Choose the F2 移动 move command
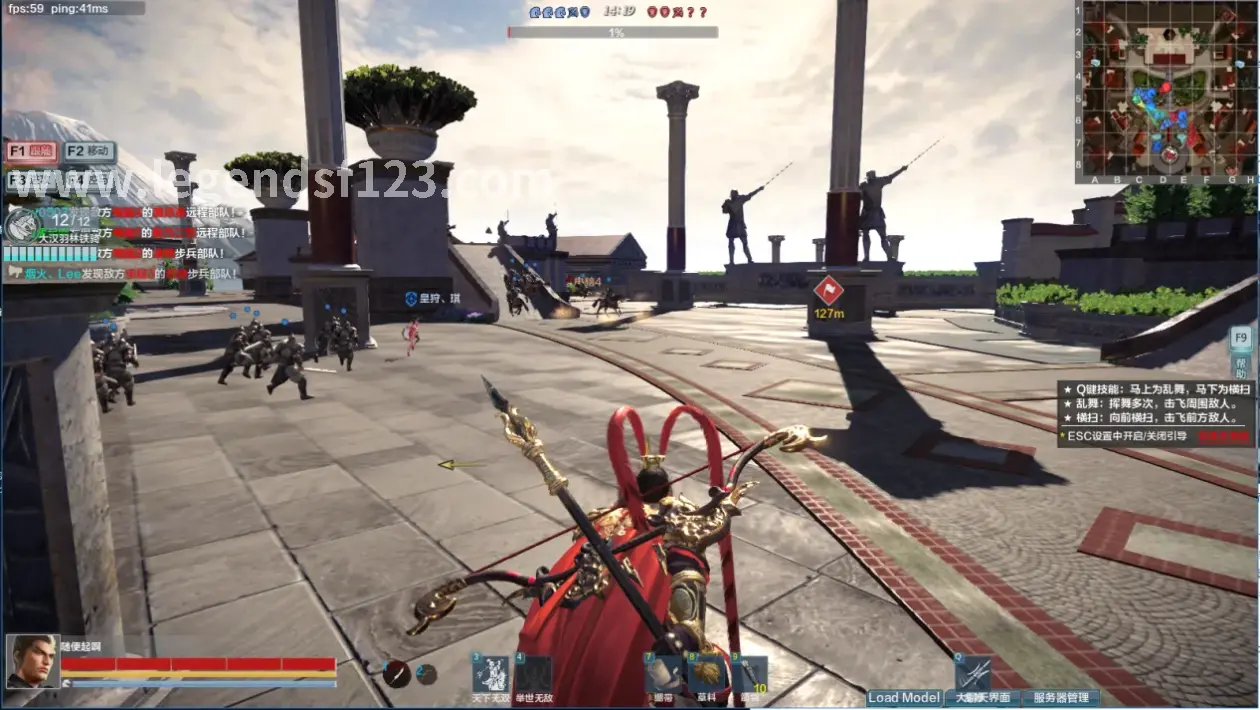This screenshot has width=1260, height=710. pos(90,152)
